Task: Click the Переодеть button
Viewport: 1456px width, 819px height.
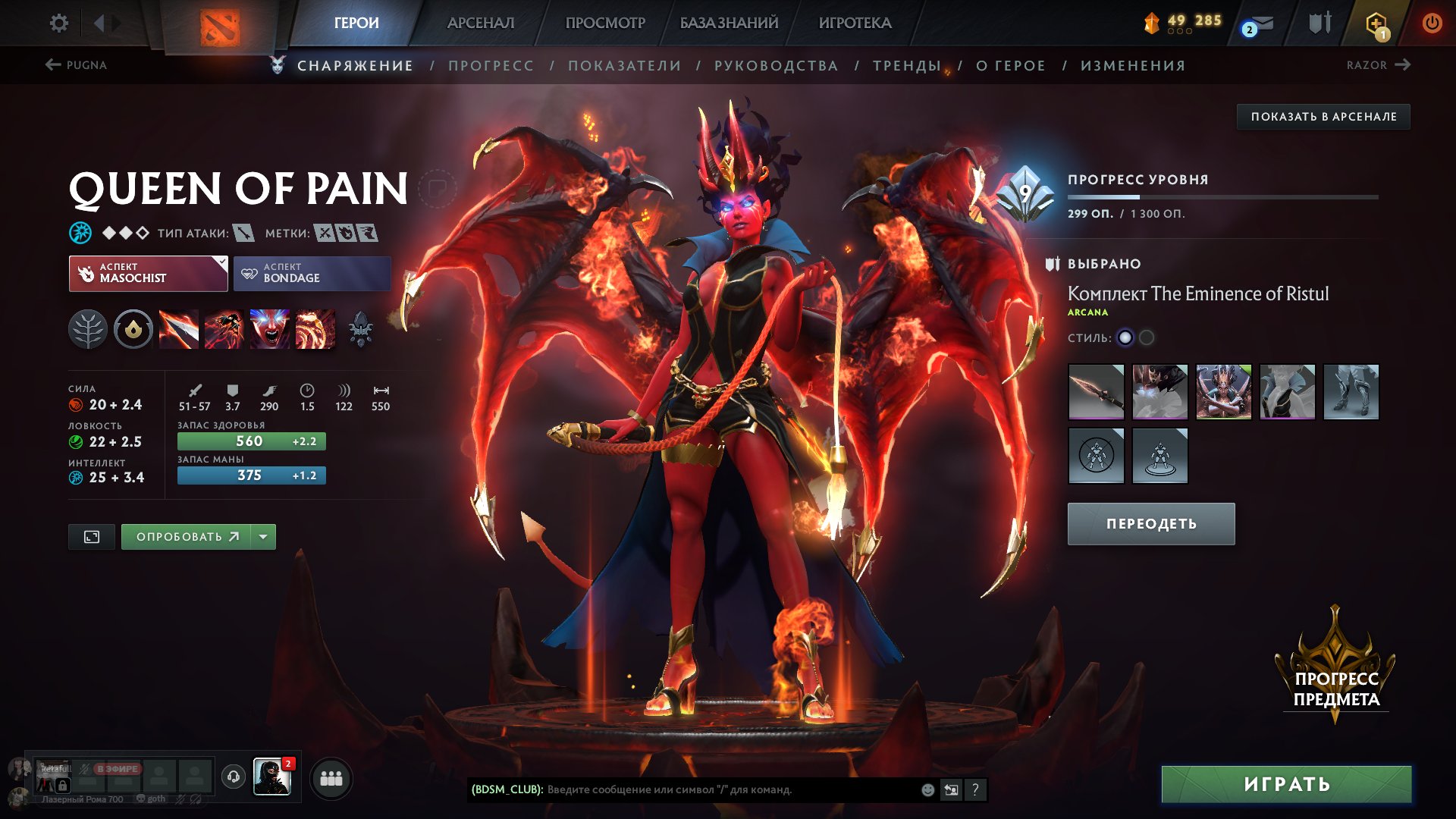Action: pyautogui.click(x=1150, y=524)
